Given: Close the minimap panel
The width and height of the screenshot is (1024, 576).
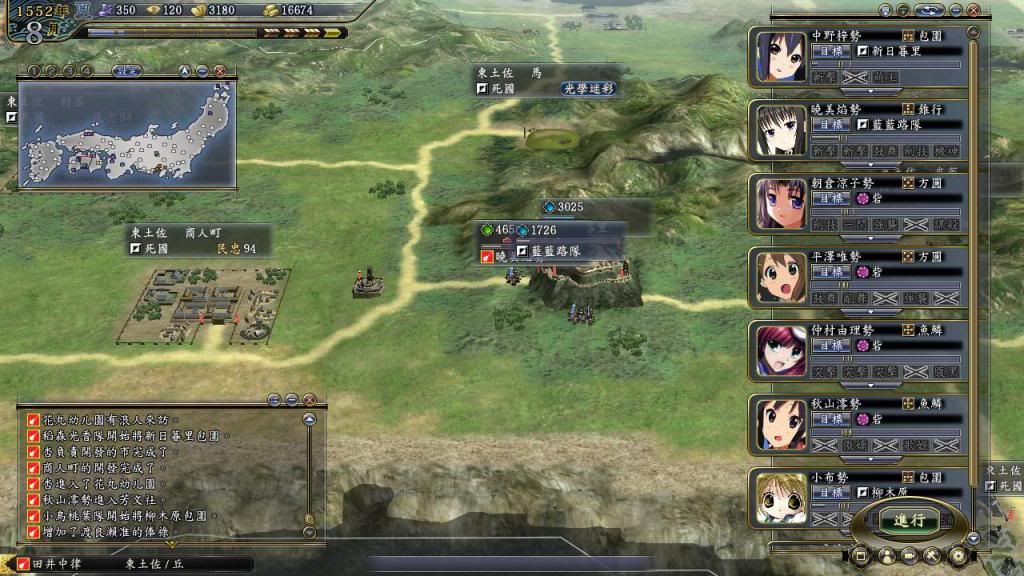Looking at the screenshot, I should coord(220,71).
